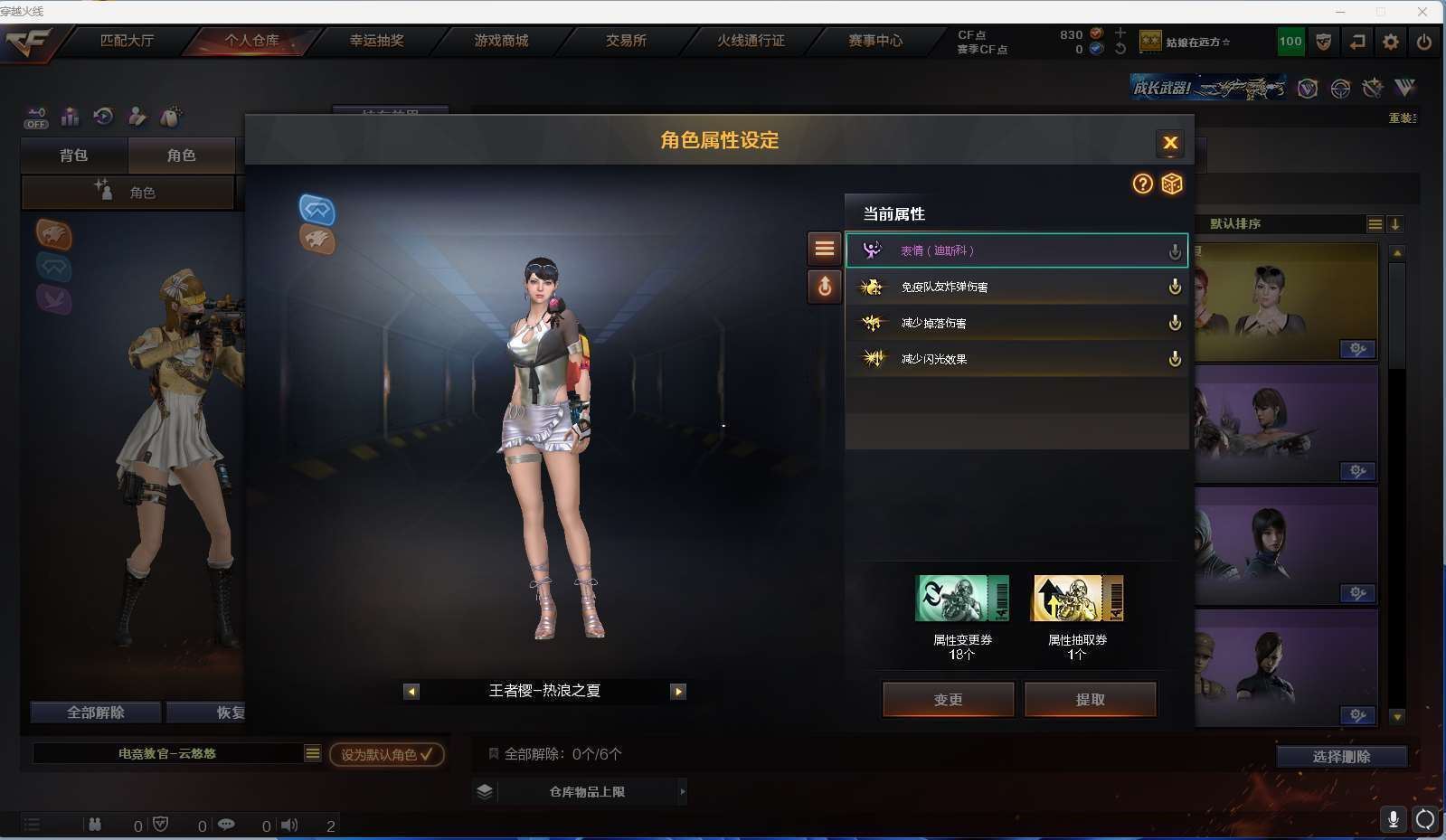Viewport: 1446px width, 840px height.
Task: Show the previous character with left arrow
Action: [x=411, y=692]
